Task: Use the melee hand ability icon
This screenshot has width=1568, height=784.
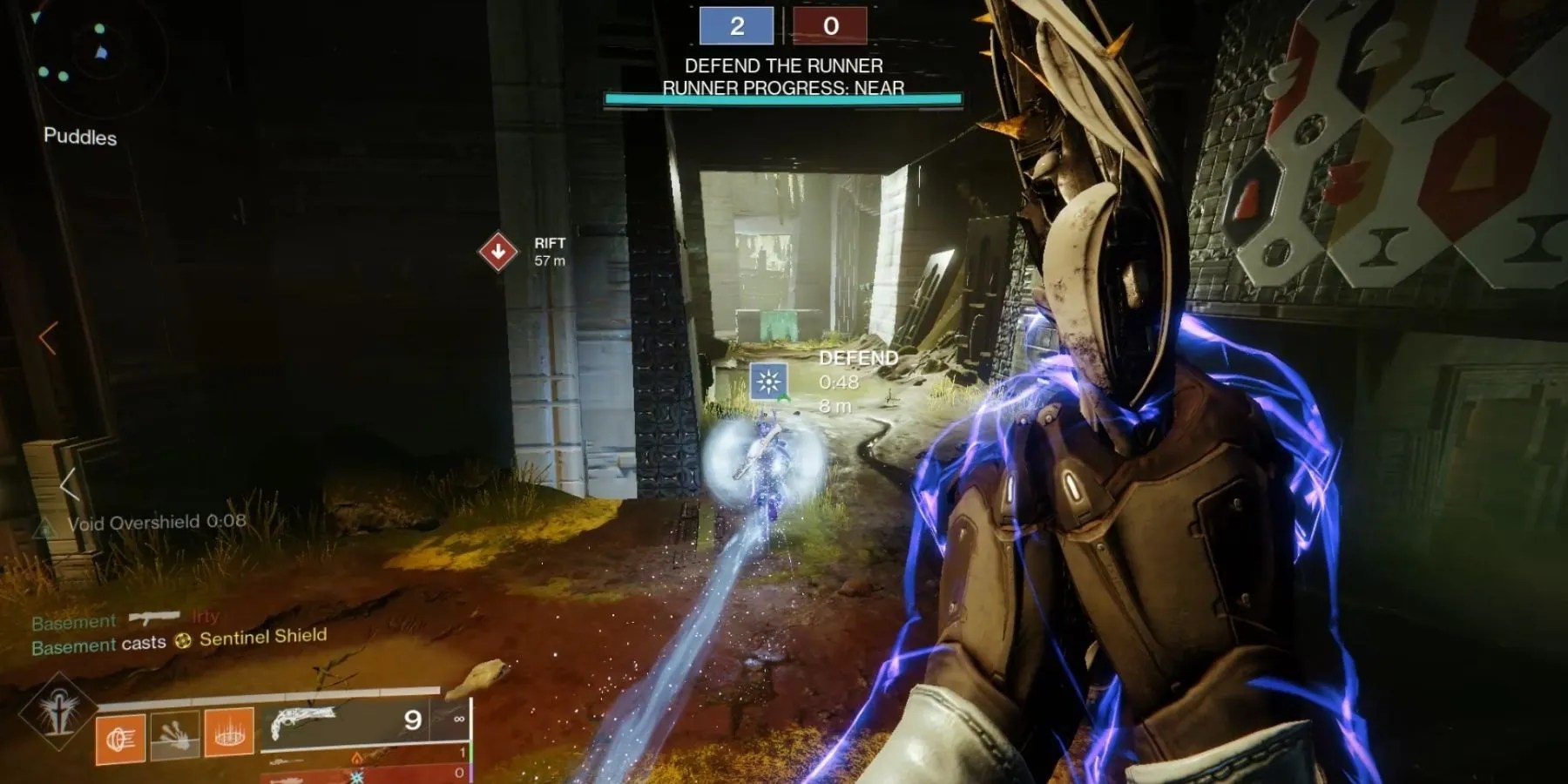Action: (175, 734)
